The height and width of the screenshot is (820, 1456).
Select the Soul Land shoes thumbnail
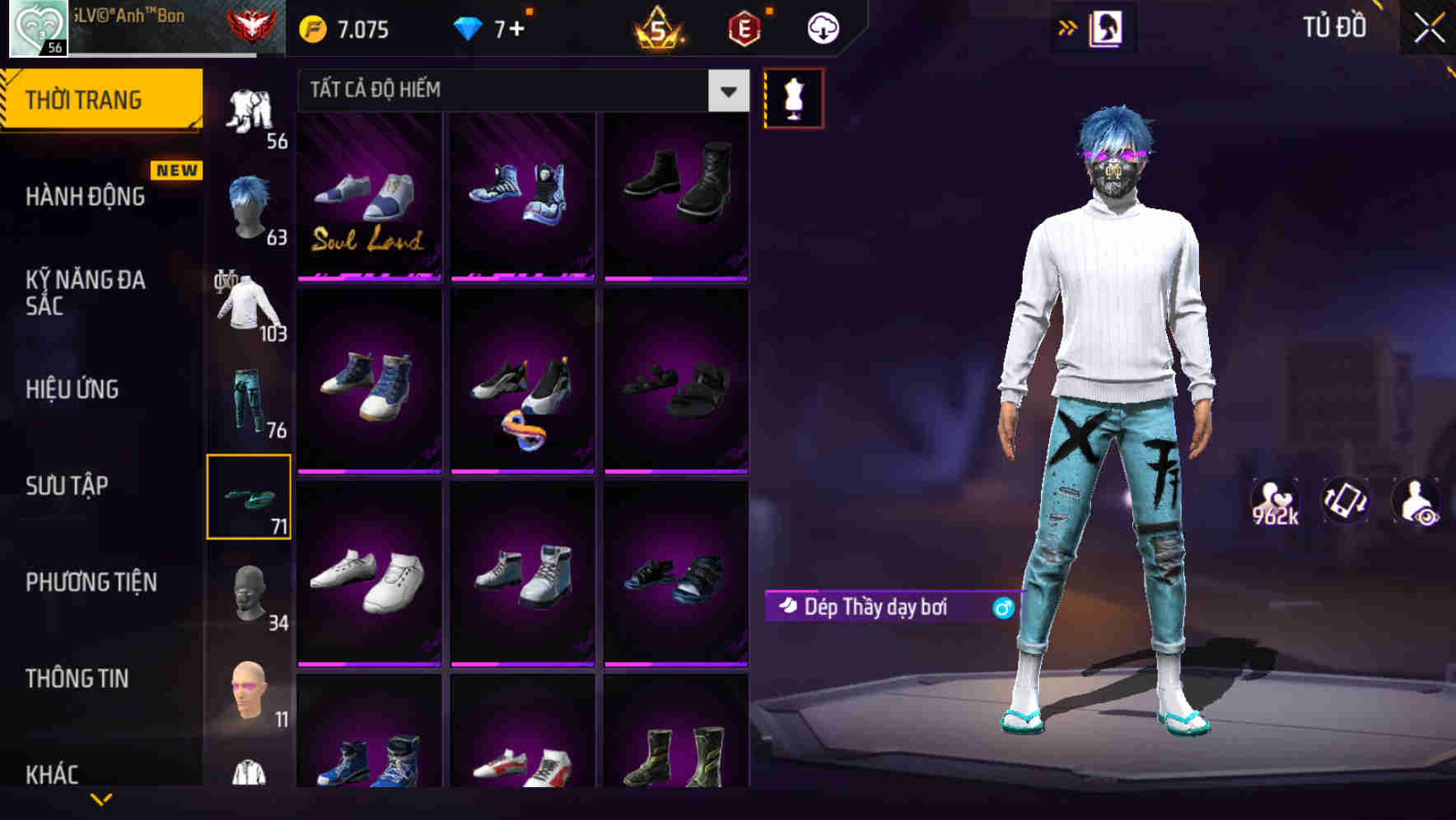[x=369, y=198]
